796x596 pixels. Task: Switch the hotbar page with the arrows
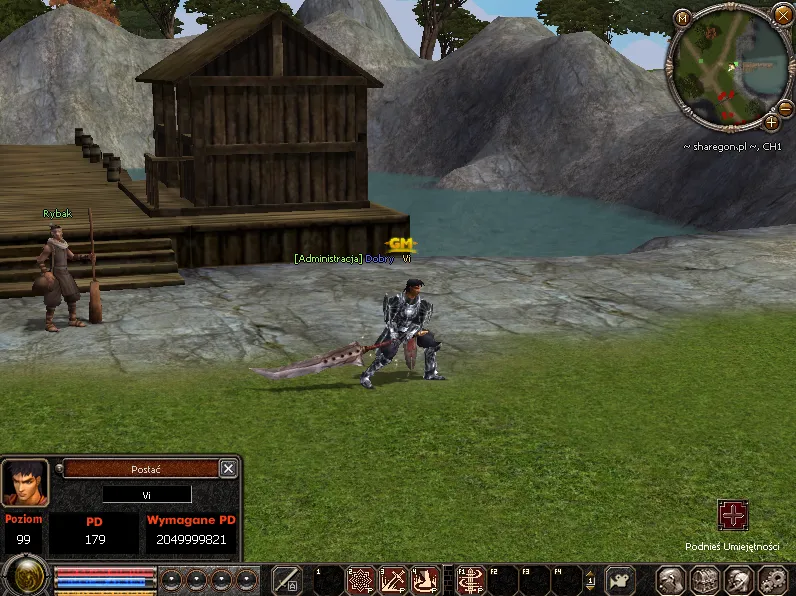pyautogui.click(x=590, y=580)
